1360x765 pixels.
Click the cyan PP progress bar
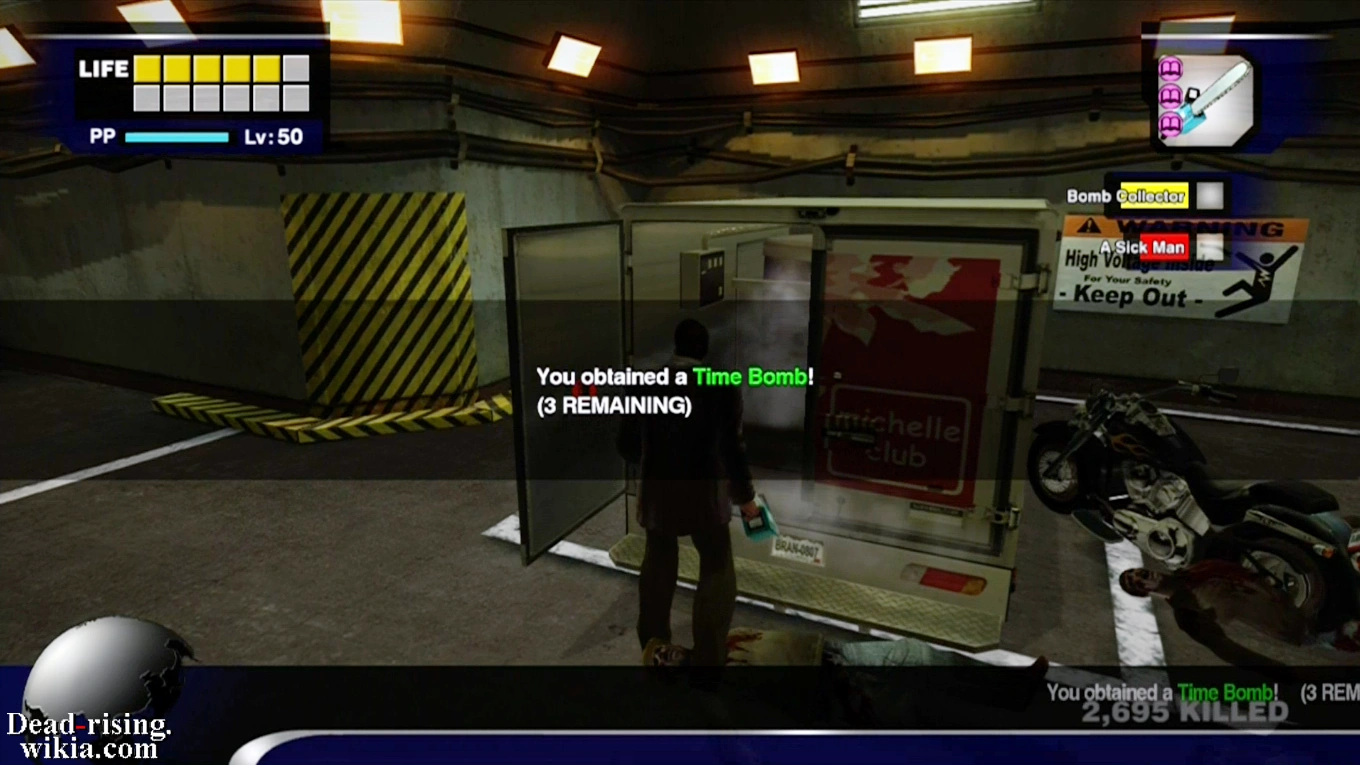[178, 136]
